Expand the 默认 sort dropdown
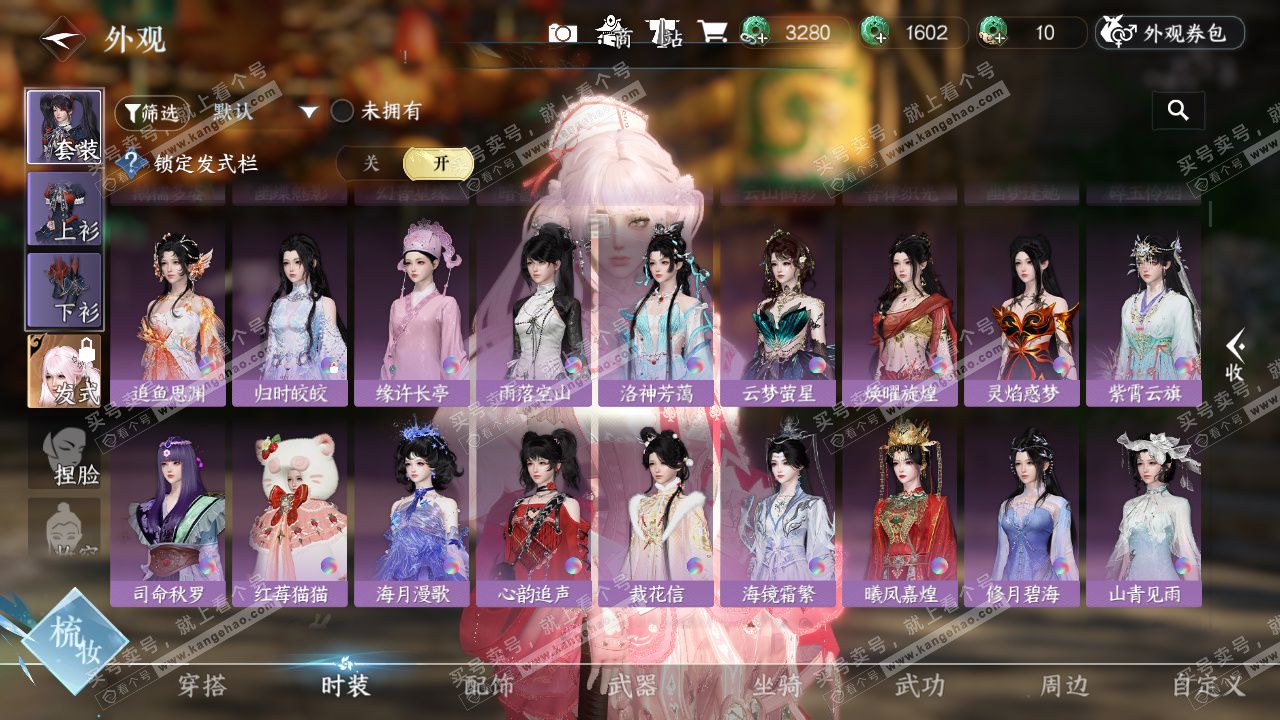This screenshot has width=1280, height=720. [x=265, y=112]
